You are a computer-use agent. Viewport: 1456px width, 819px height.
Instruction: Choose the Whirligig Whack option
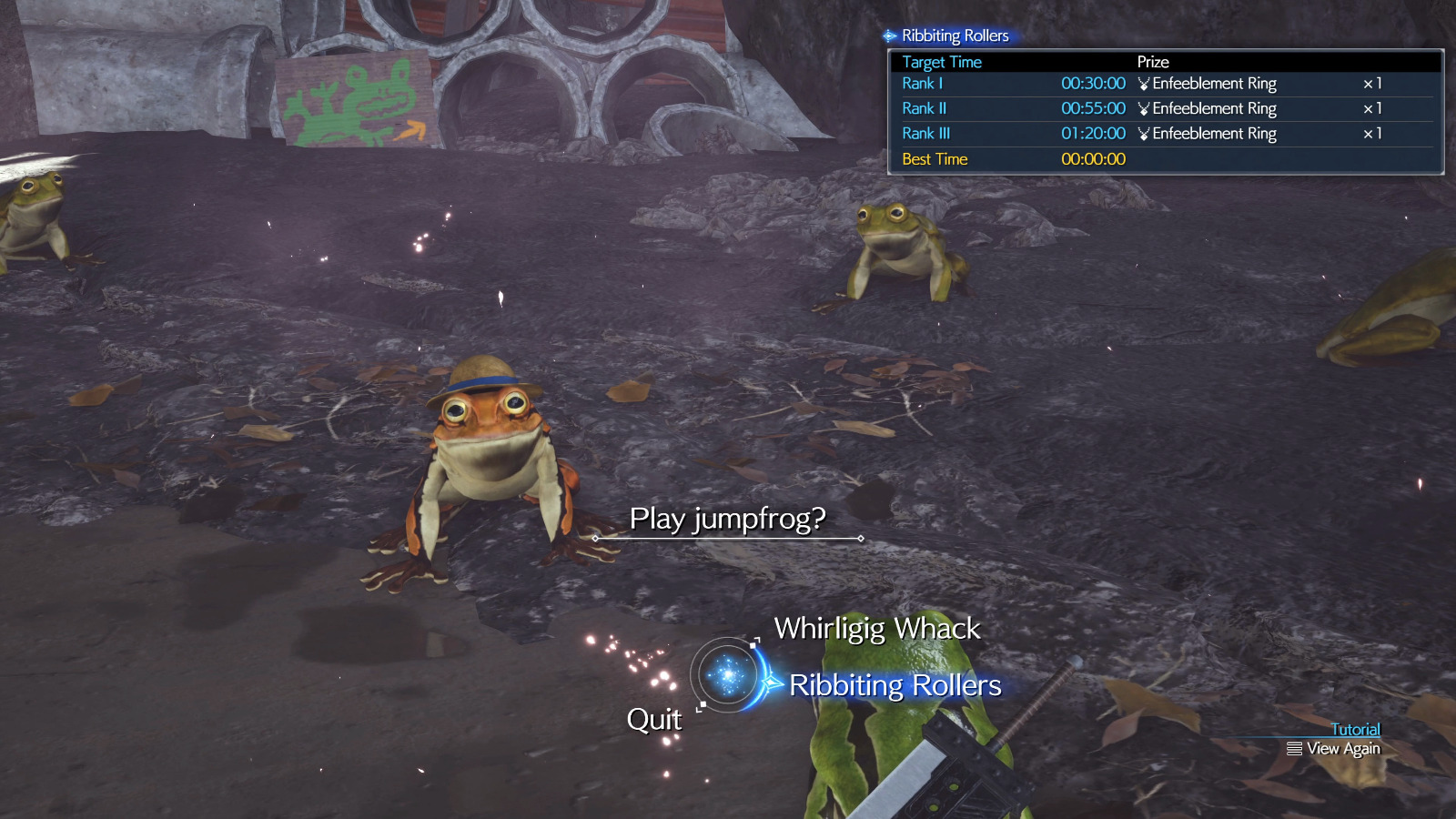point(876,629)
